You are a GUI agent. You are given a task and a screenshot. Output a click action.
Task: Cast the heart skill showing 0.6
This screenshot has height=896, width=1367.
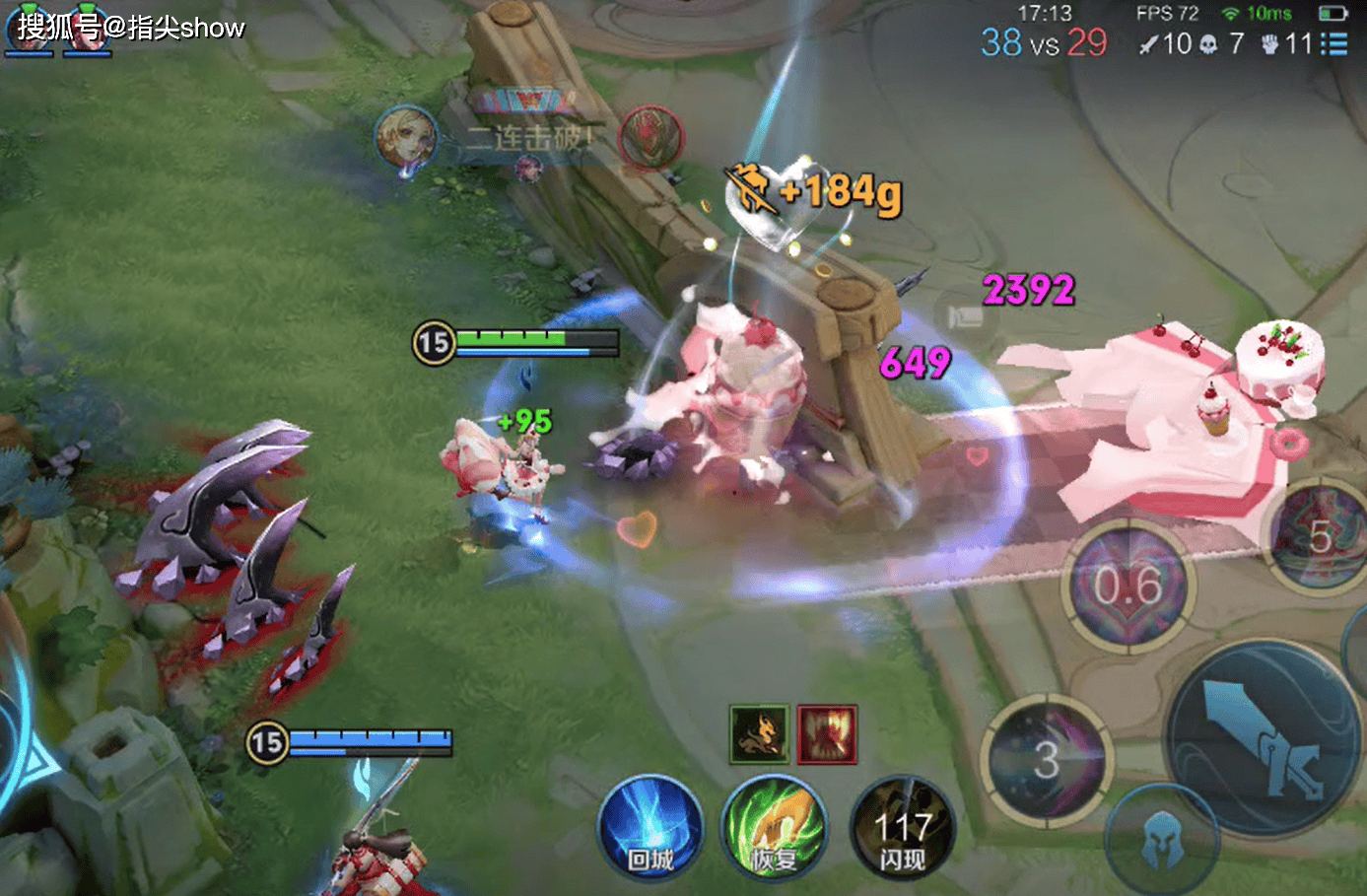tap(1128, 586)
